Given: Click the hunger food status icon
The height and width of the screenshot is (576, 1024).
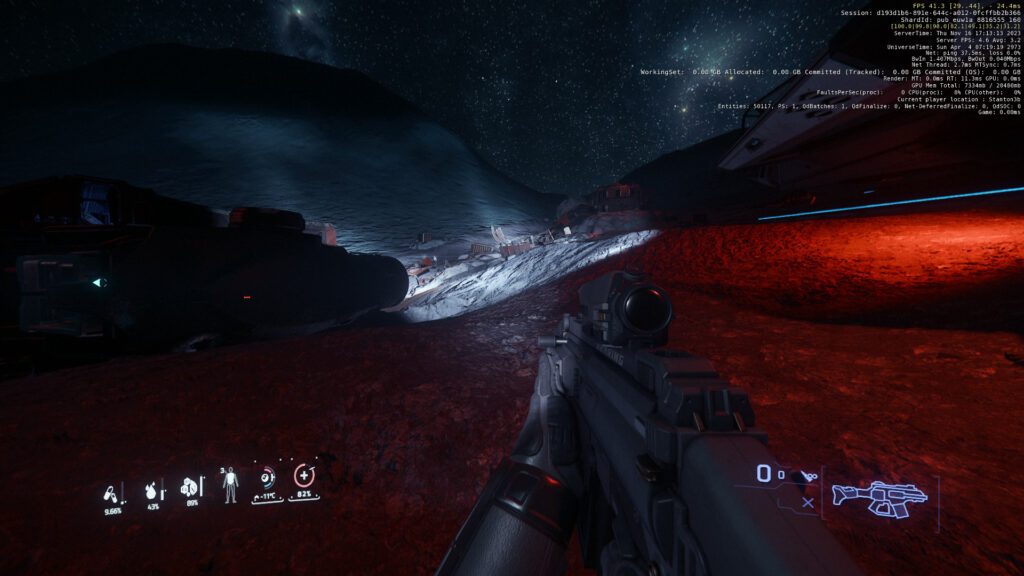Looking at the screenshot, I should pyautogui.click(x=188, y=487).
